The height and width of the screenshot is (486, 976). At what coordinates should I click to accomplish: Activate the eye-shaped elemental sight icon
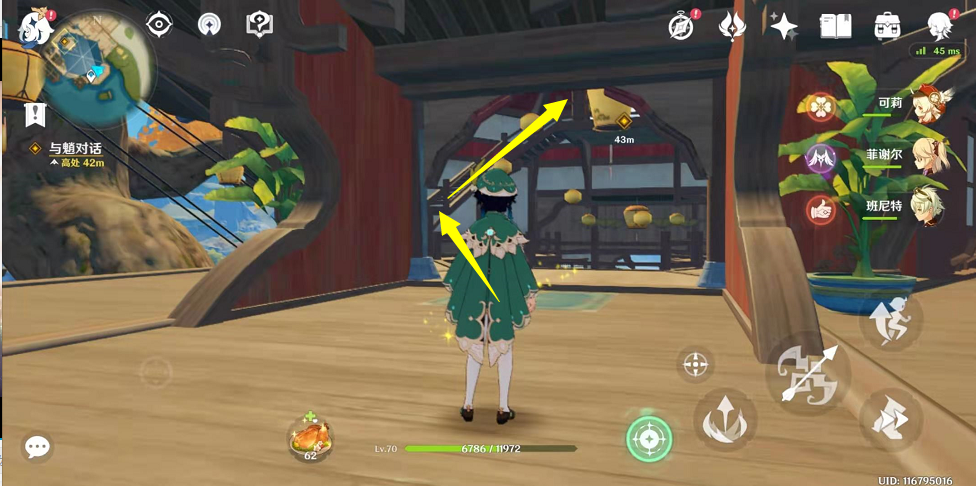point(159,23)
